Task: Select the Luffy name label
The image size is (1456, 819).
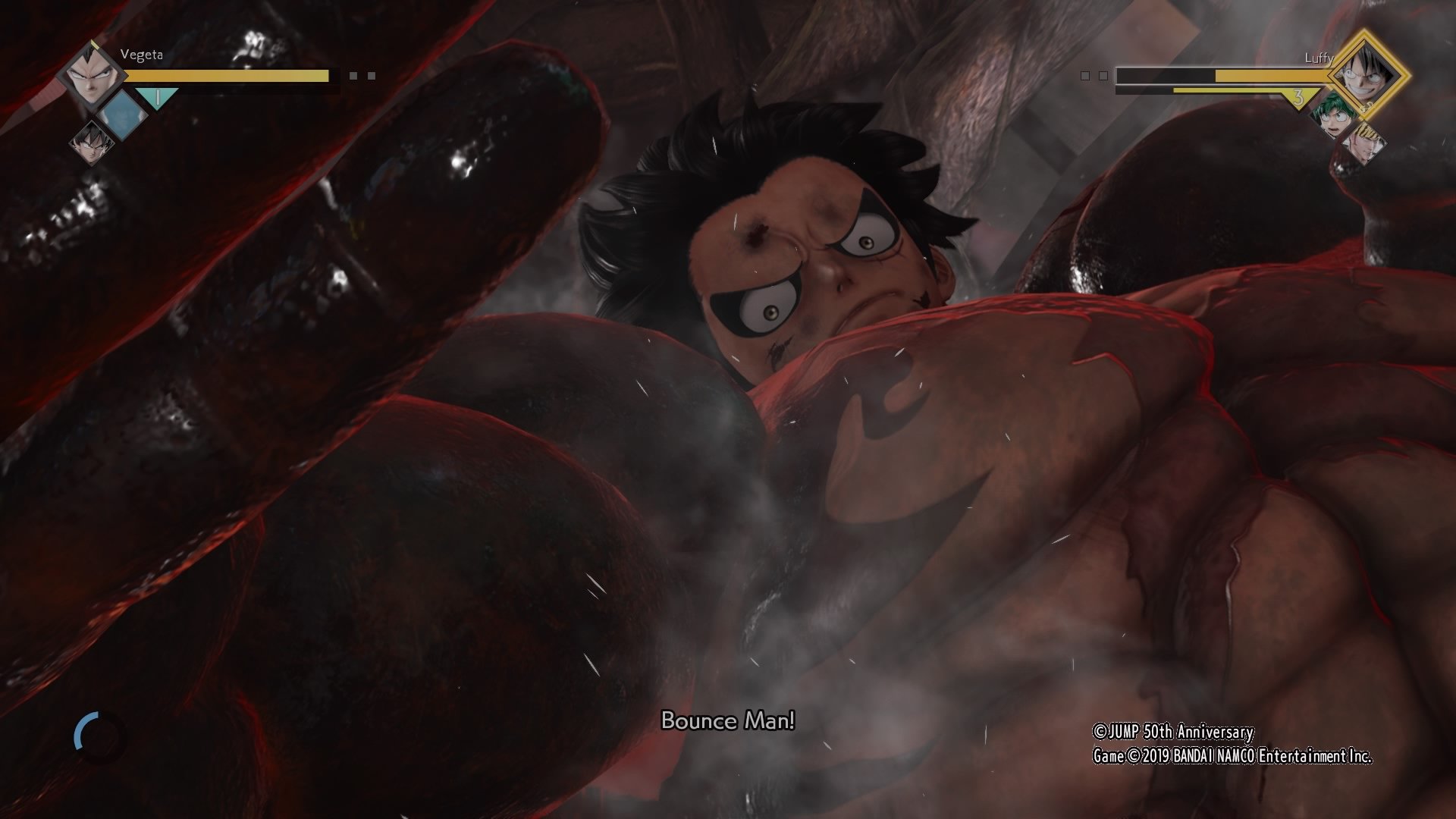Action: coord(1320,58)
